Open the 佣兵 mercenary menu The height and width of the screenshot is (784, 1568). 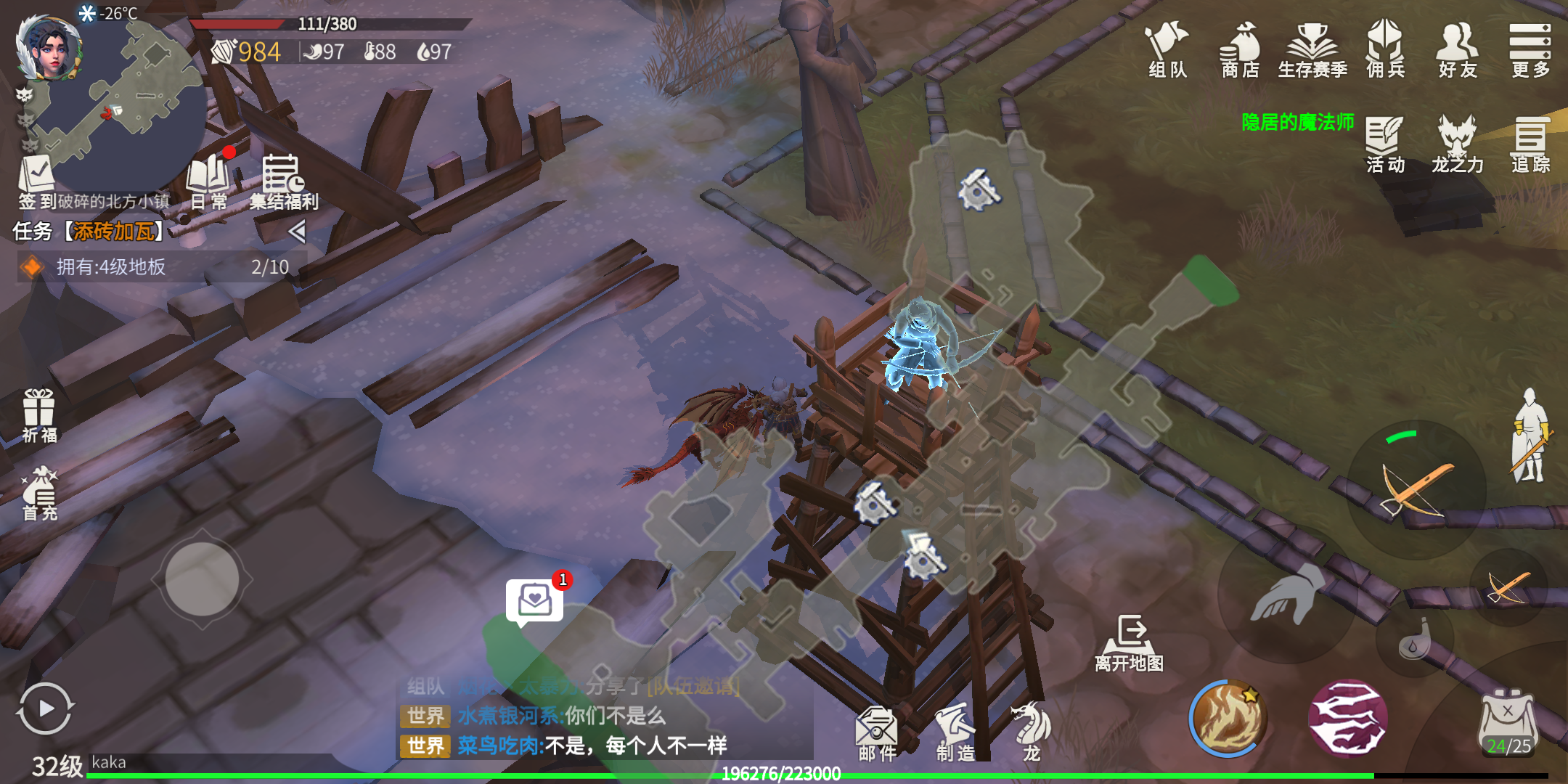(1385, 49)
